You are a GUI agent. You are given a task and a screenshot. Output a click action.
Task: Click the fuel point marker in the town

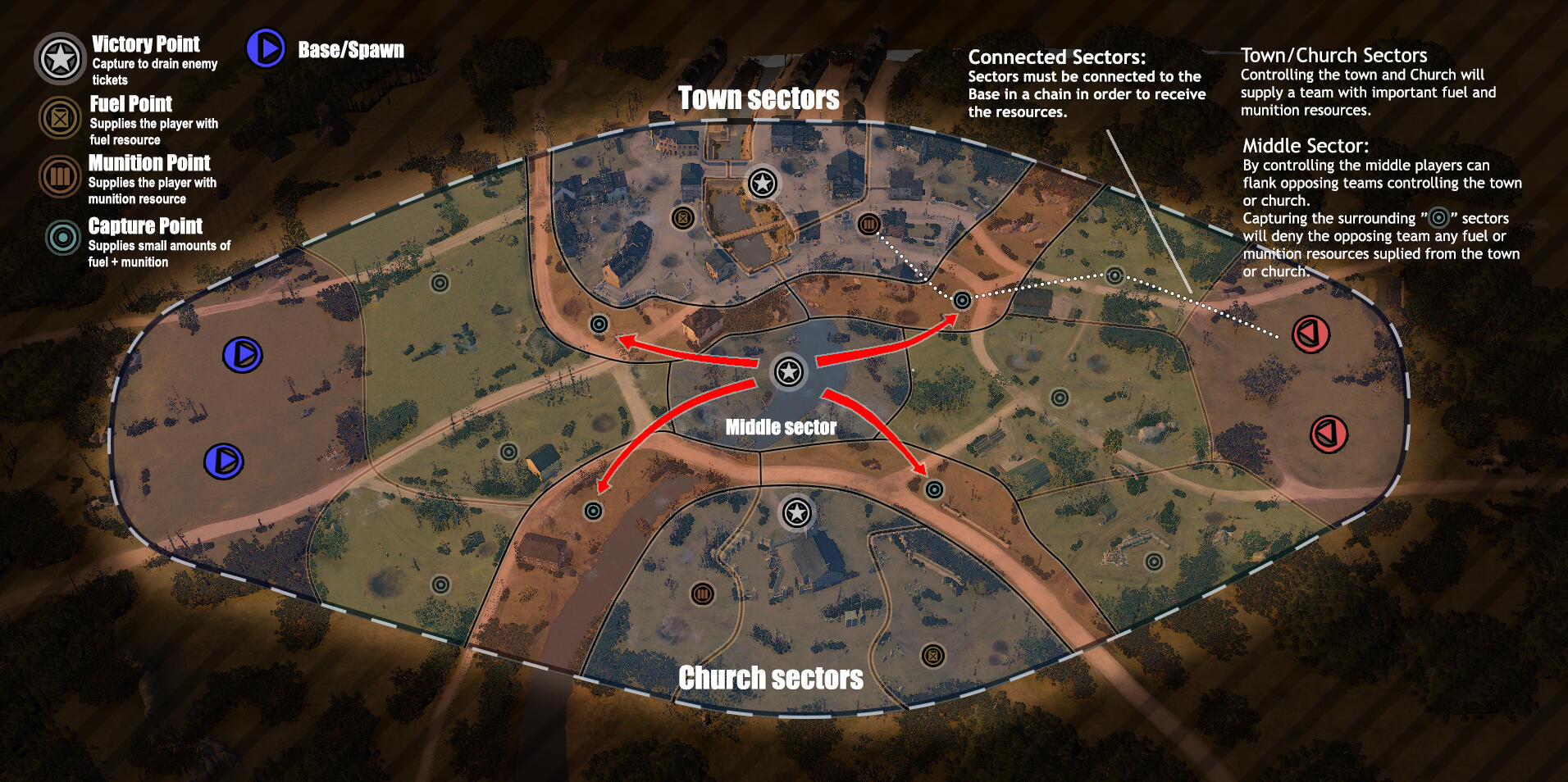point(682,217)
